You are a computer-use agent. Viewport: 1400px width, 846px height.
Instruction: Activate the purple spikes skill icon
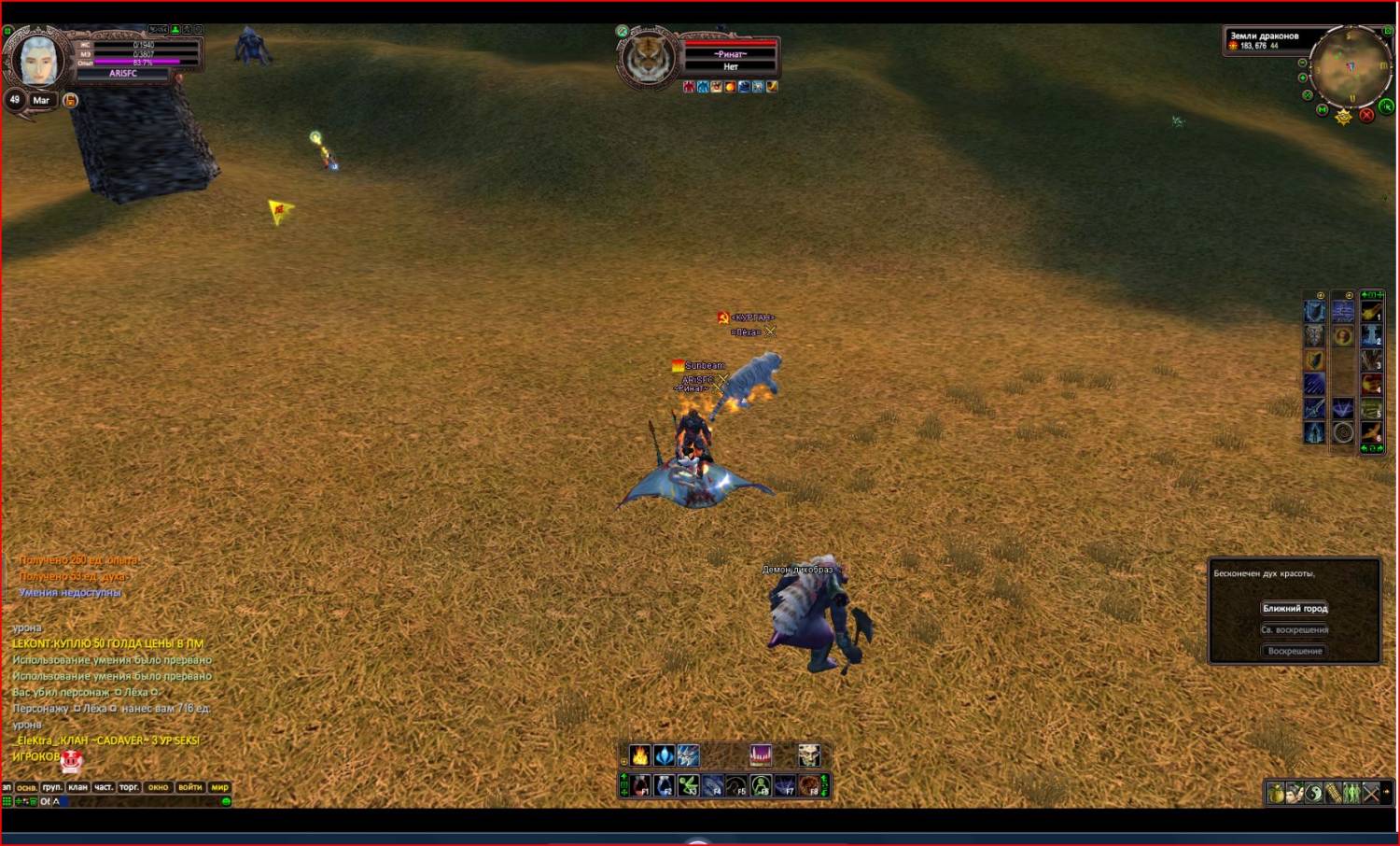(761, 754)
